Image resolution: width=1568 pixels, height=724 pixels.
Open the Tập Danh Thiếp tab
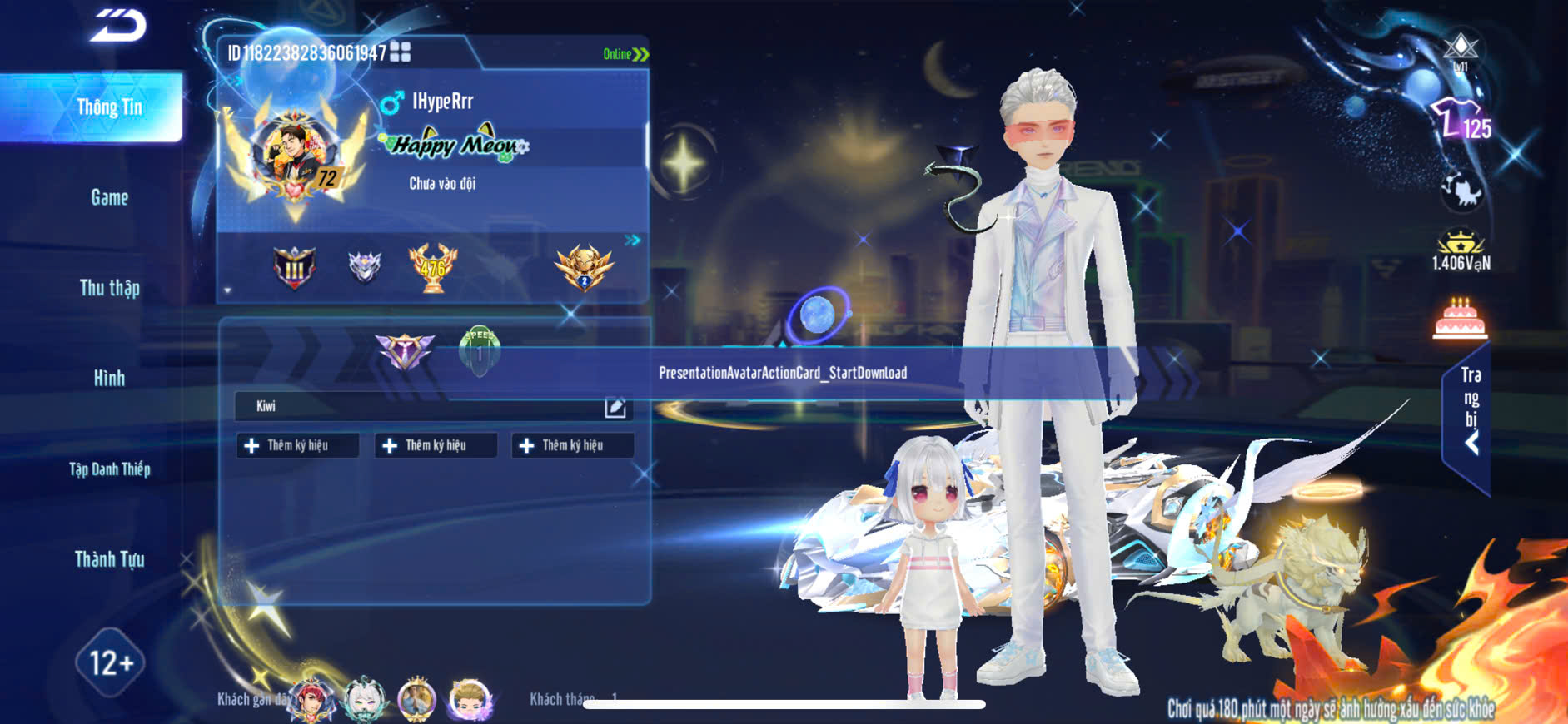109,469
